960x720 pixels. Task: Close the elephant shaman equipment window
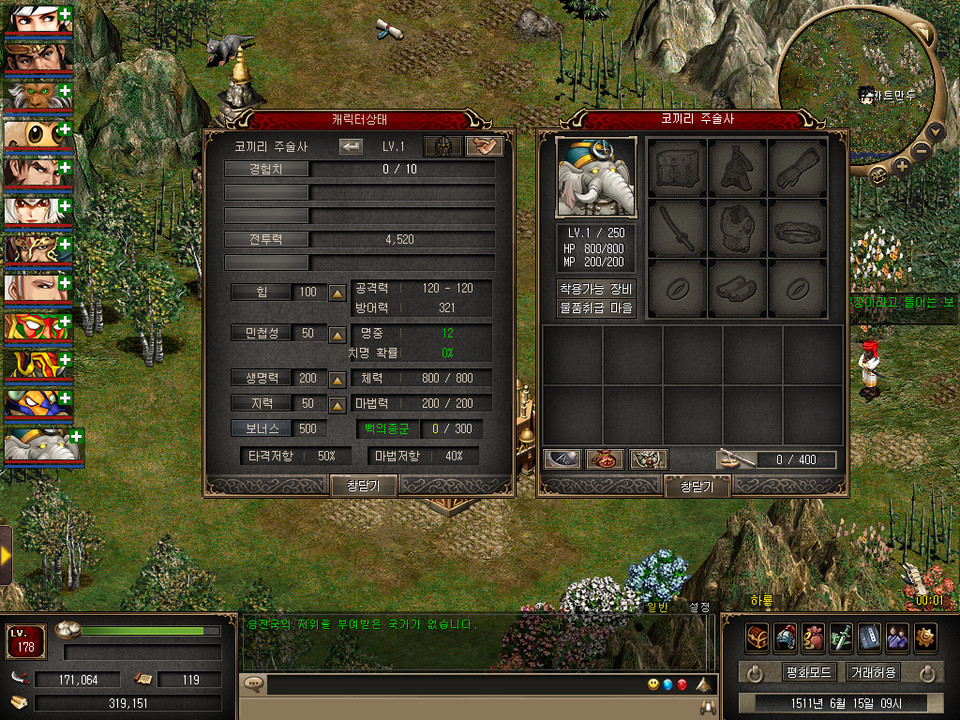pyautogui.click(x=697, y=486)
